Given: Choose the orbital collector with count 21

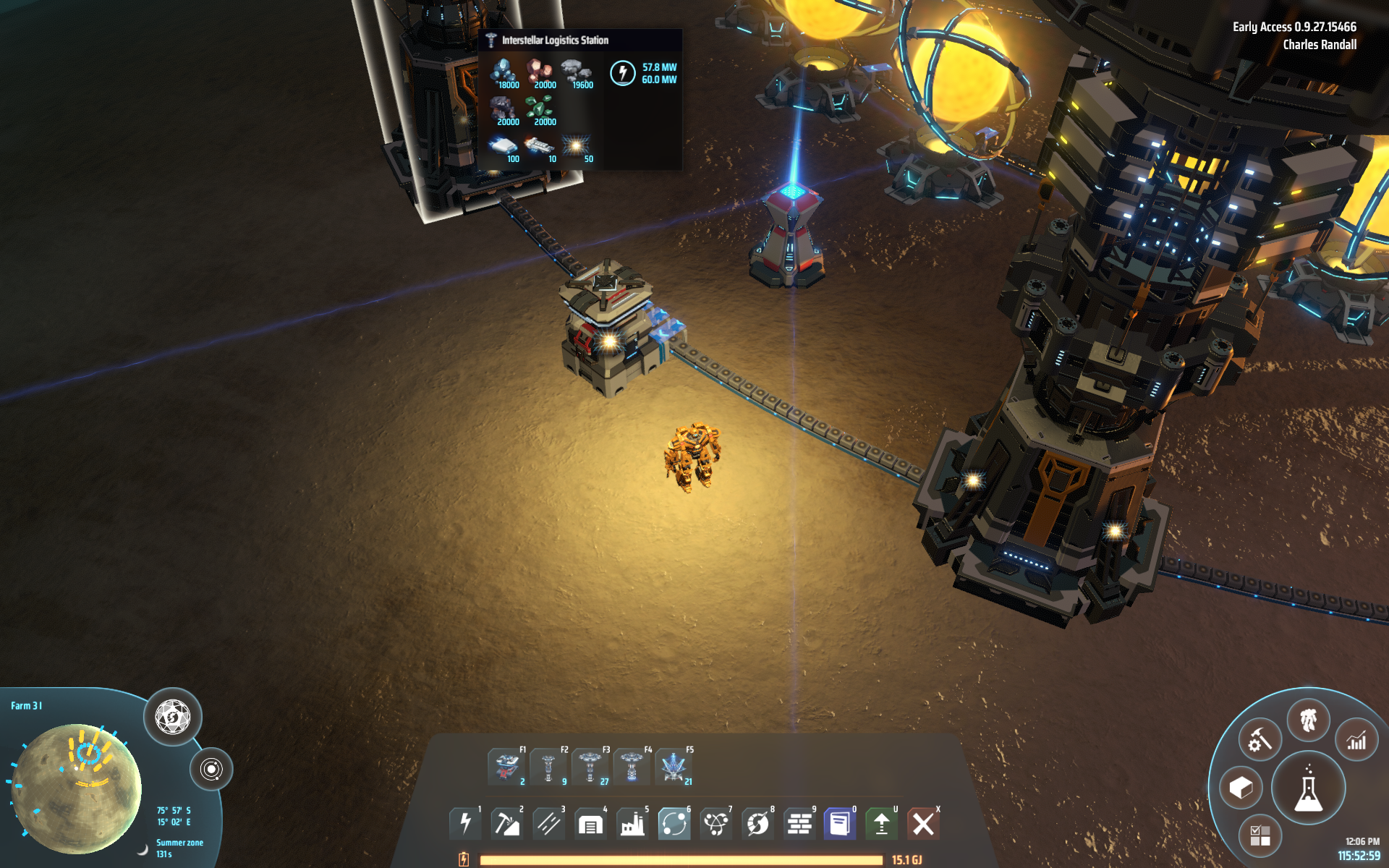Looking at the screenshot, I should coord(674,767).
